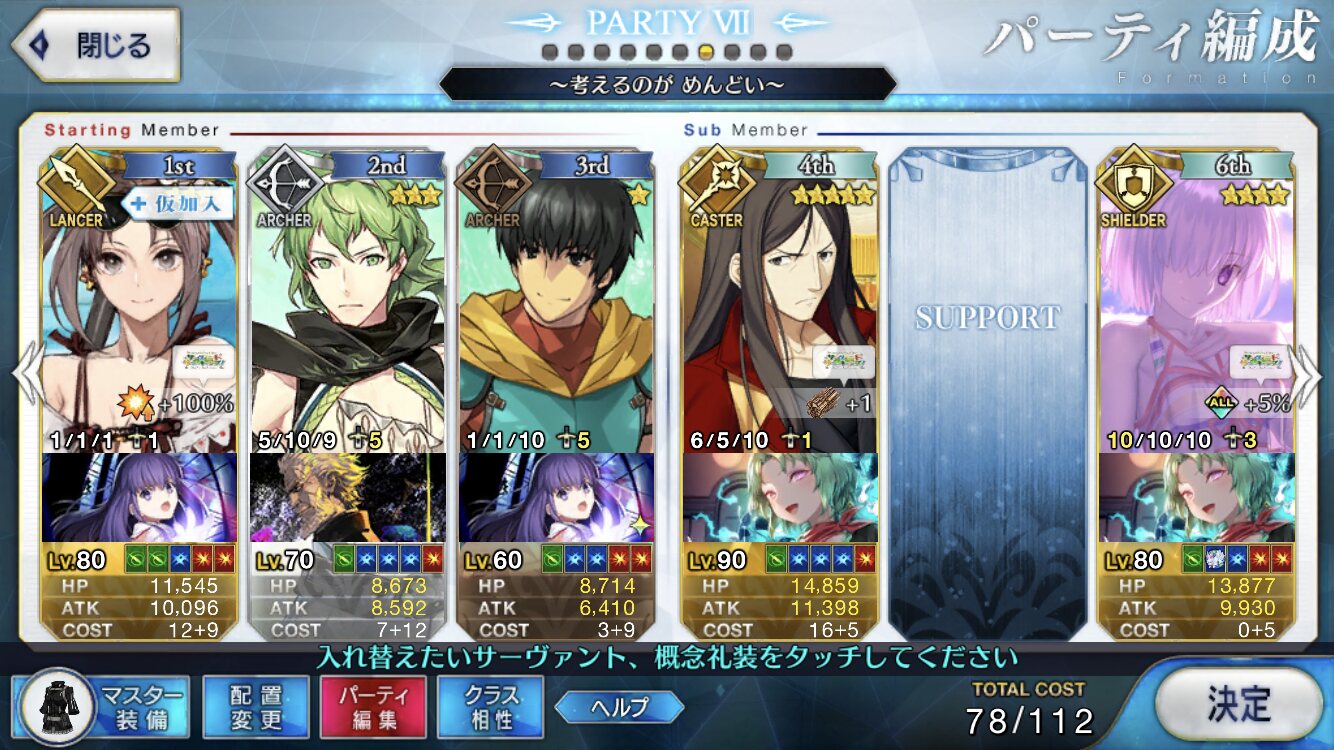The width and height of the screenshot is (1334, 750).
Task: Confirm the party with the 決定 button
Action: click(x=1237, y=704)
